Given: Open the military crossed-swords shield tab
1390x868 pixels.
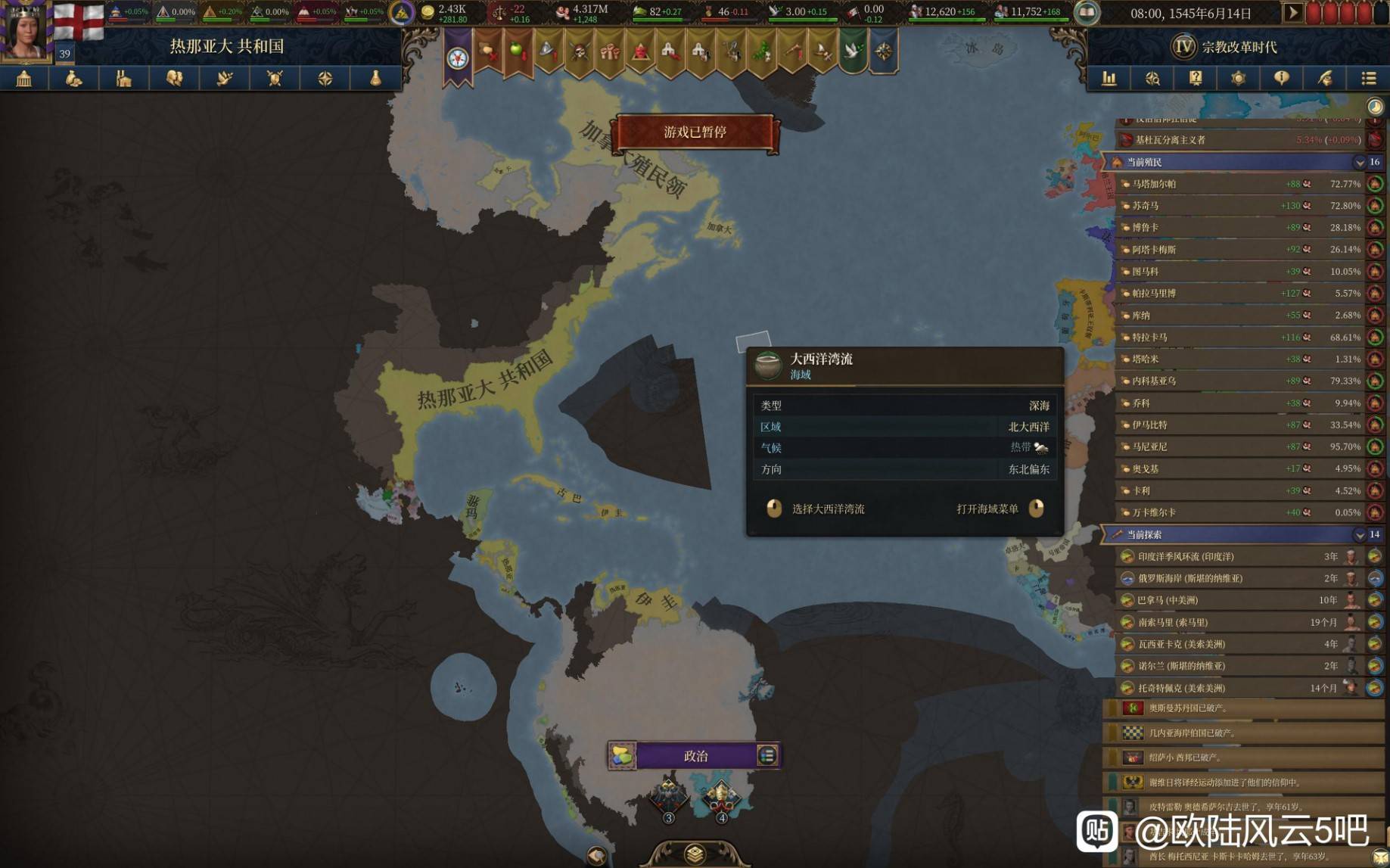Looking at the screenshot, I should [x=275, y=79].
